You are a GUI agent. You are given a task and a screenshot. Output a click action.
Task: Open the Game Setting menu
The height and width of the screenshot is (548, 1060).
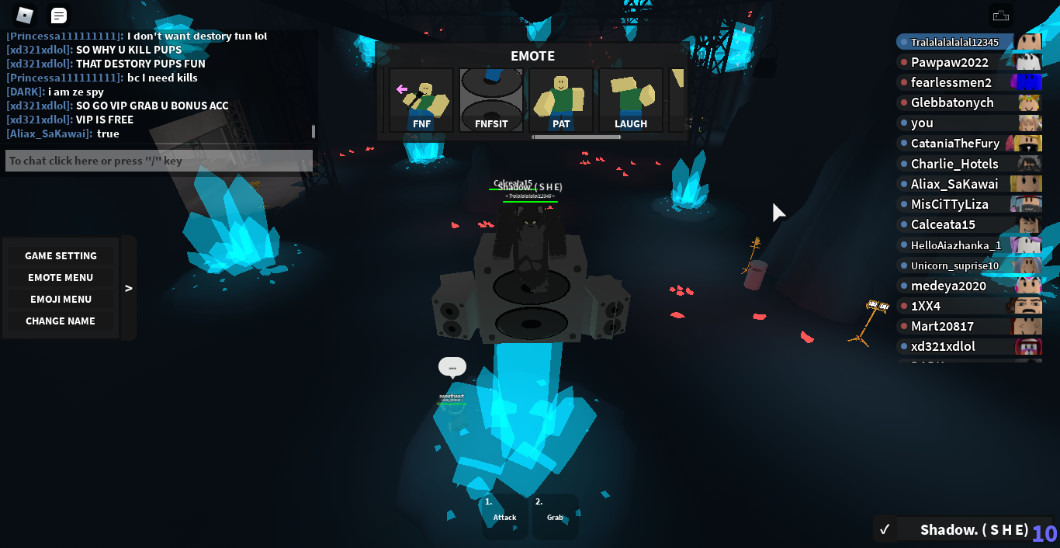coord(61,256)
